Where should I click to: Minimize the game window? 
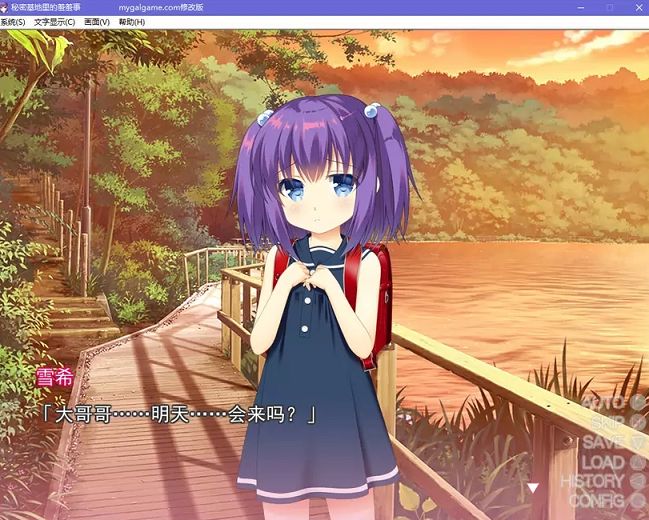point(584,7)
